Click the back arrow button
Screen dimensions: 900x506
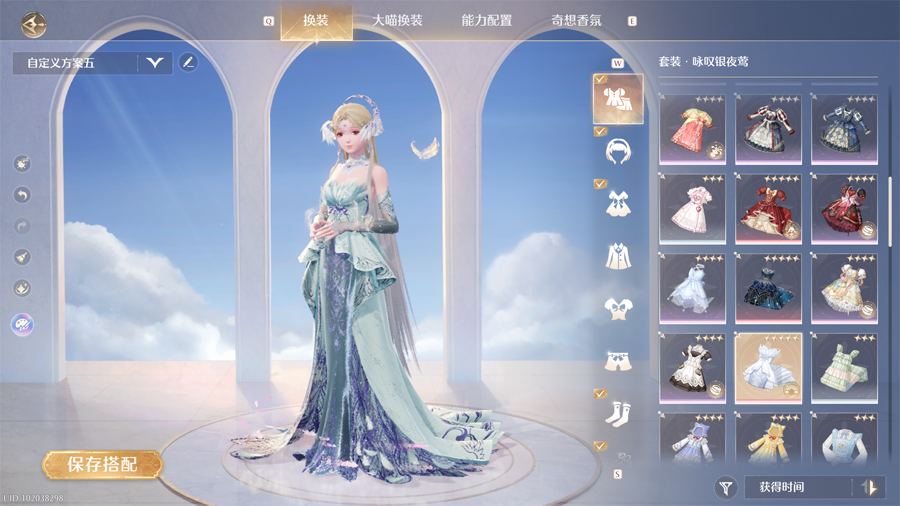(x=35, y=24)
